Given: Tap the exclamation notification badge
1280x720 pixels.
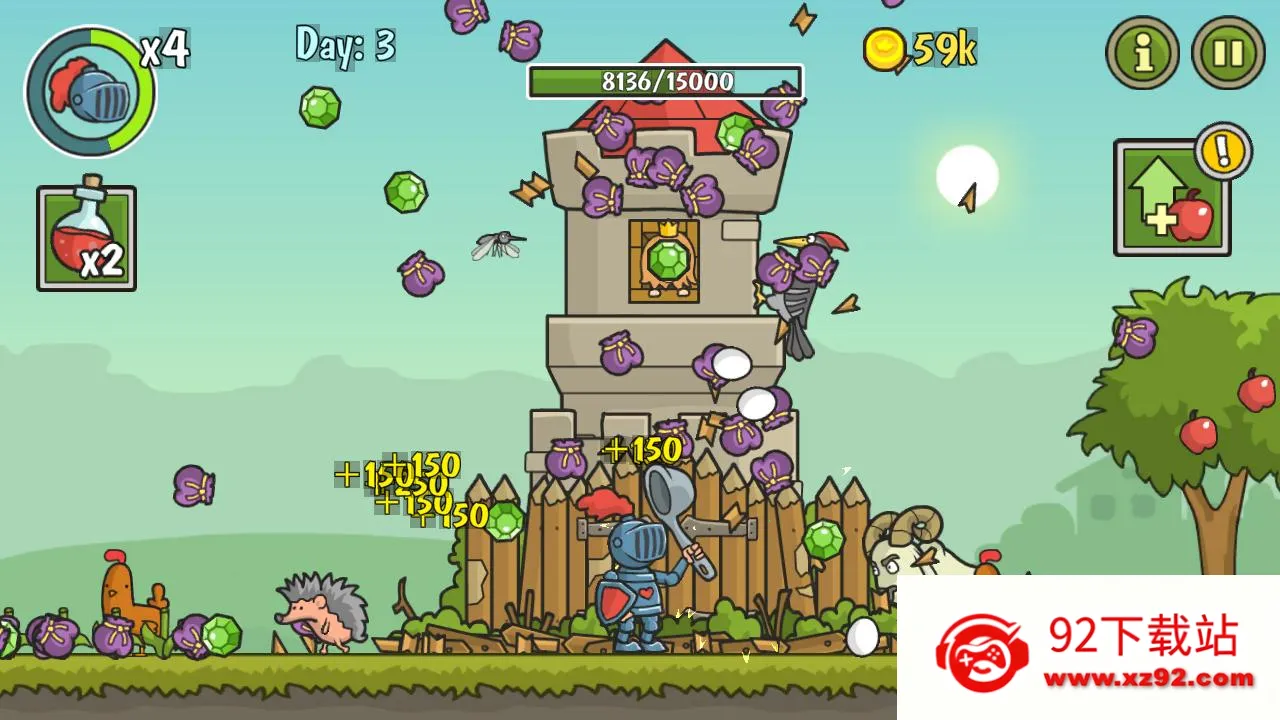Looking at the screenshot, I should pyautogui.click(x=1222, y=155).
